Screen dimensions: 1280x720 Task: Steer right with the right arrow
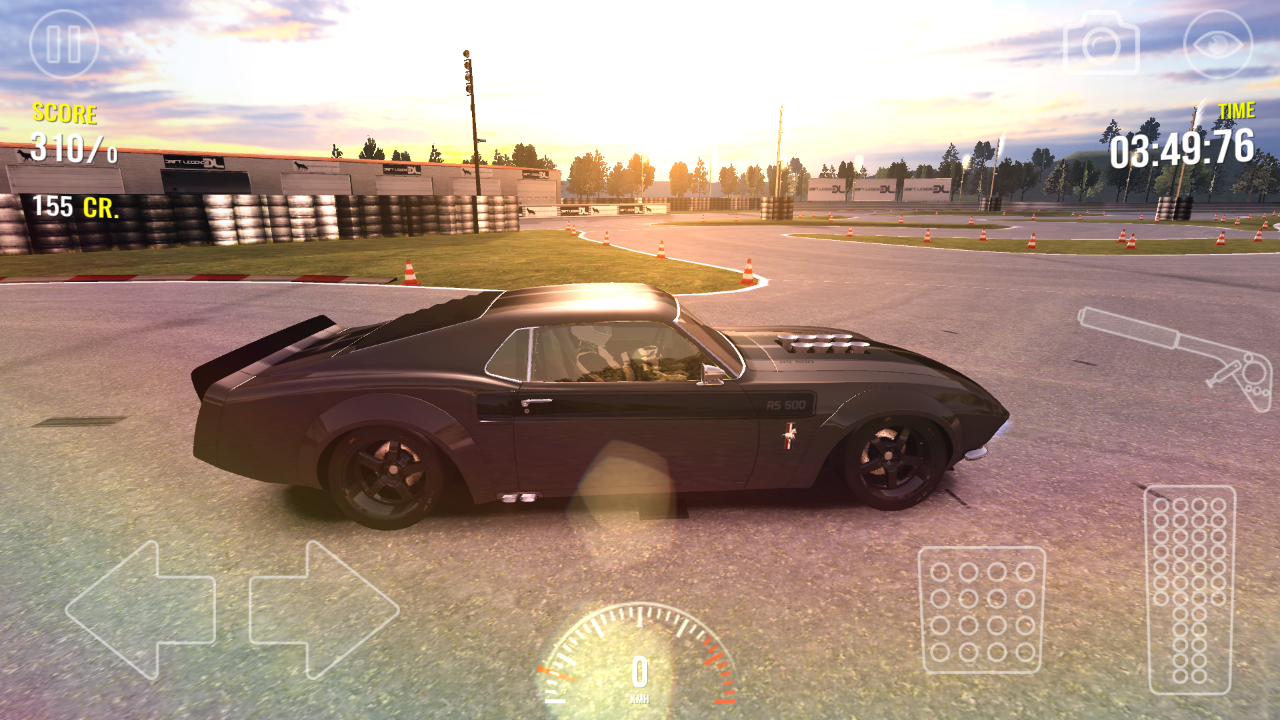pyautogui.click(x=324, y=609)
